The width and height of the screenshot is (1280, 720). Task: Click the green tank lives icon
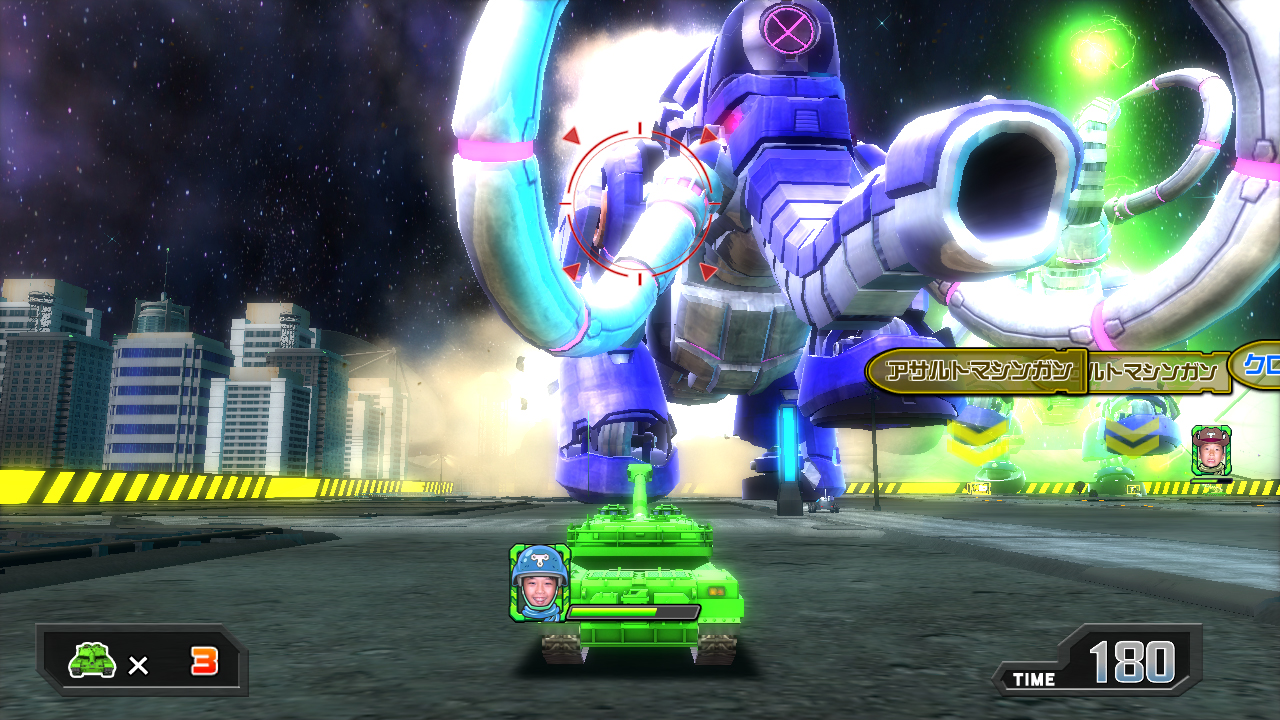[91, 661]
